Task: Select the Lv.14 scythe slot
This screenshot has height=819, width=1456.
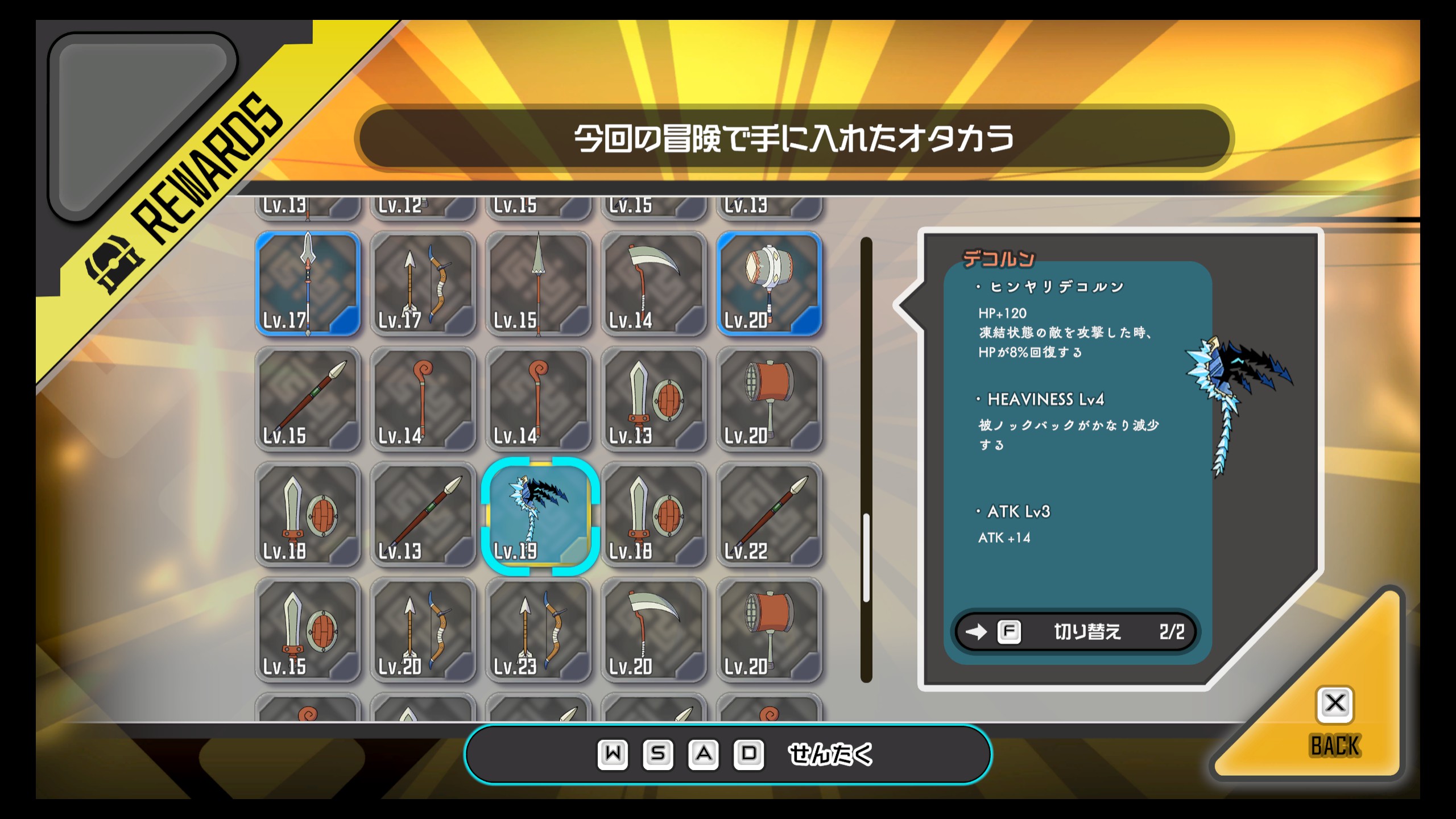Action: point(653,284)
